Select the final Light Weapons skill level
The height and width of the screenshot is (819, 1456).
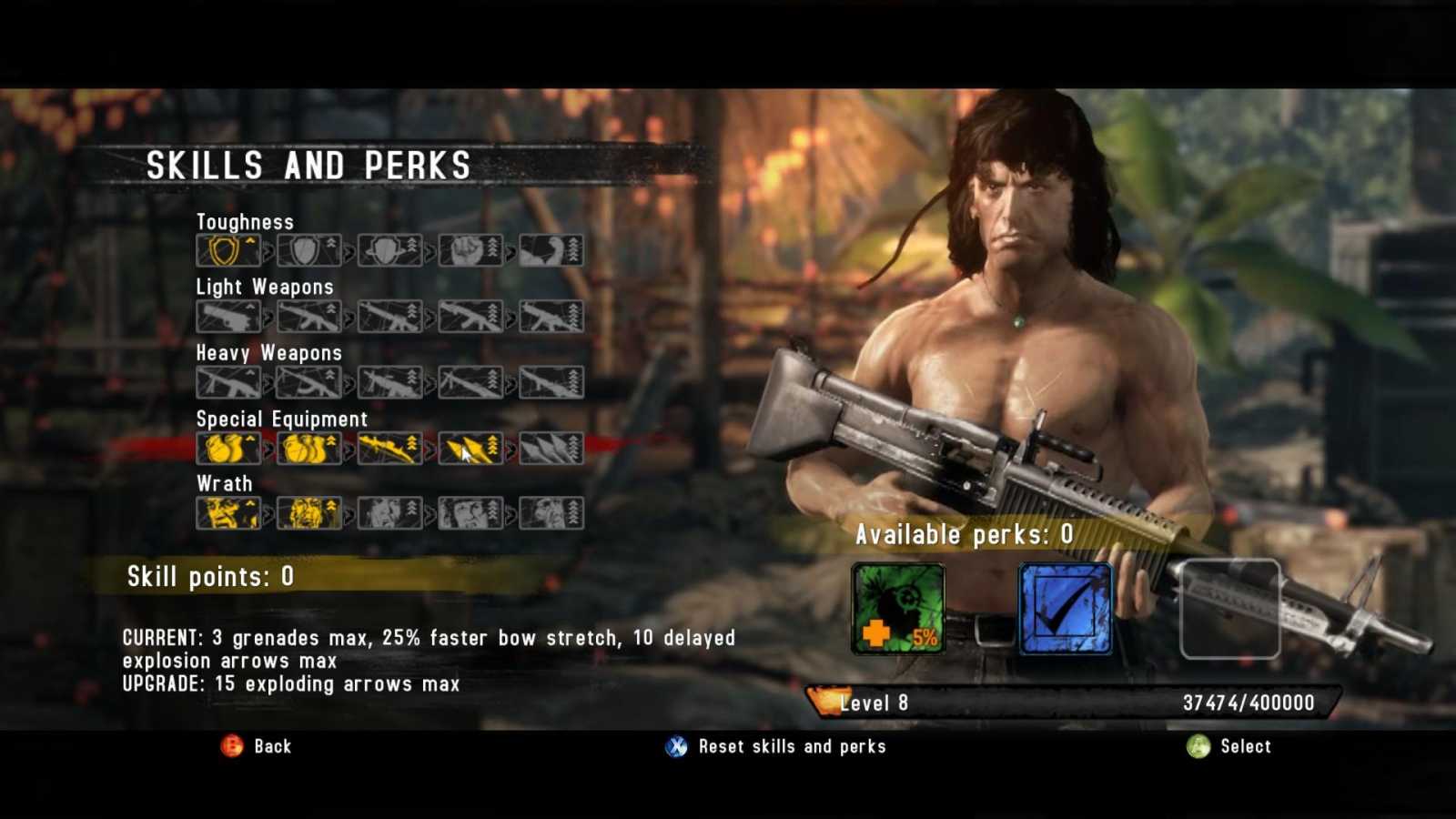[551, 317]
